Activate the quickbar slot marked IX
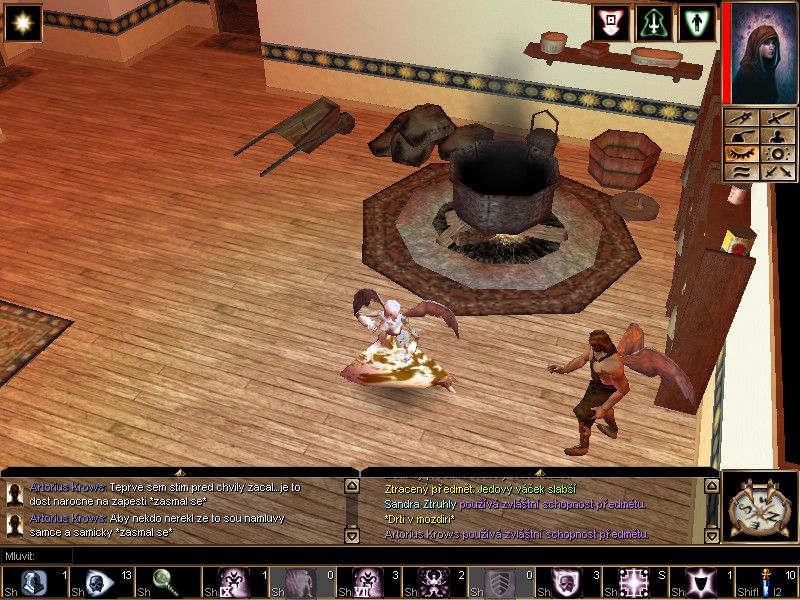 (232, 582)
